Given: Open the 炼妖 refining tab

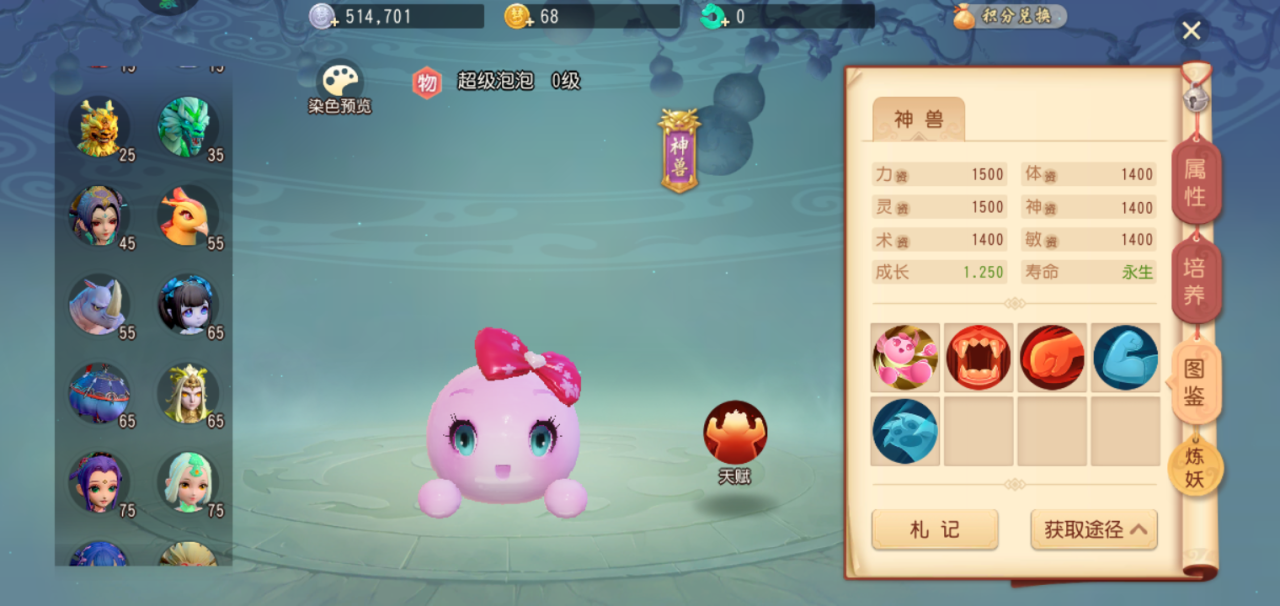Looking at the screenshot, I should tap(1195, 468).
